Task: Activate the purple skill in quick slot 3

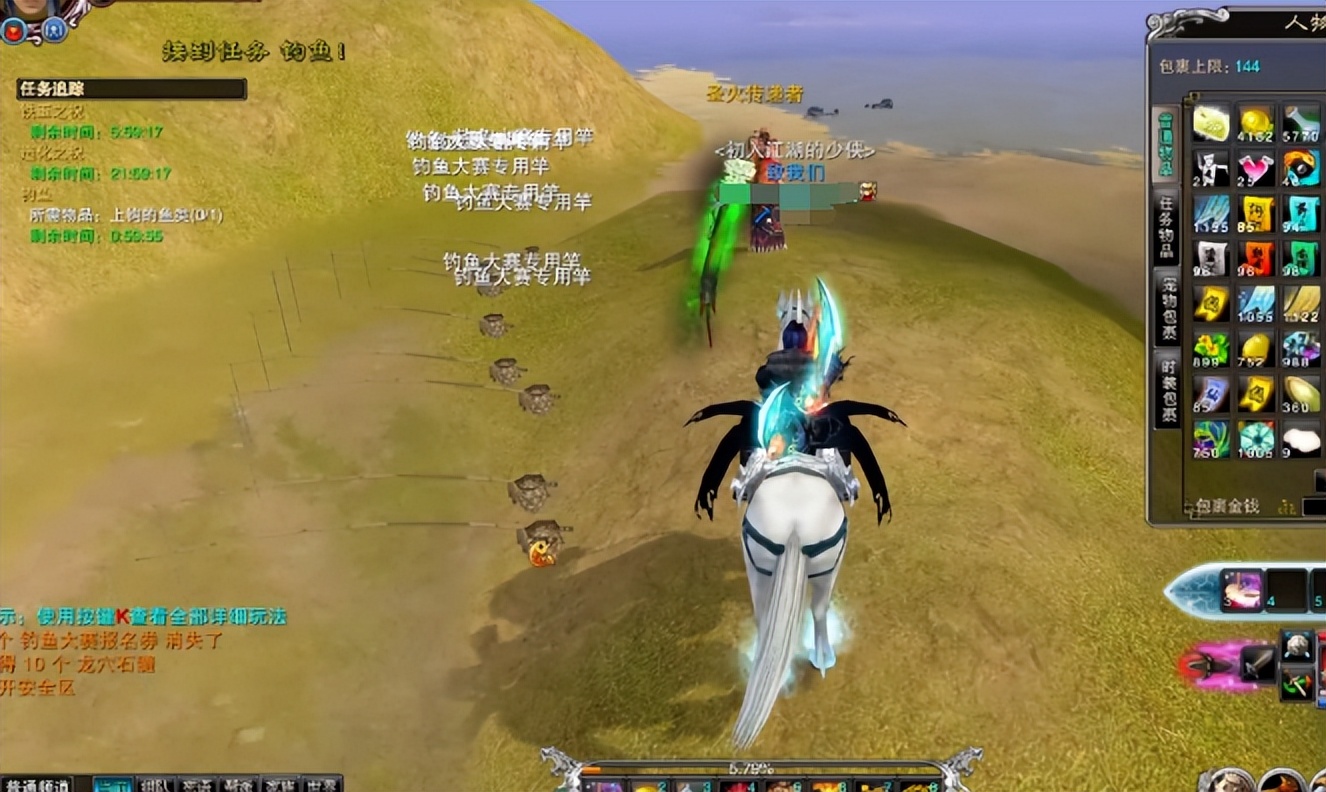Action: pyautogui.click(x=1242, y=589)
